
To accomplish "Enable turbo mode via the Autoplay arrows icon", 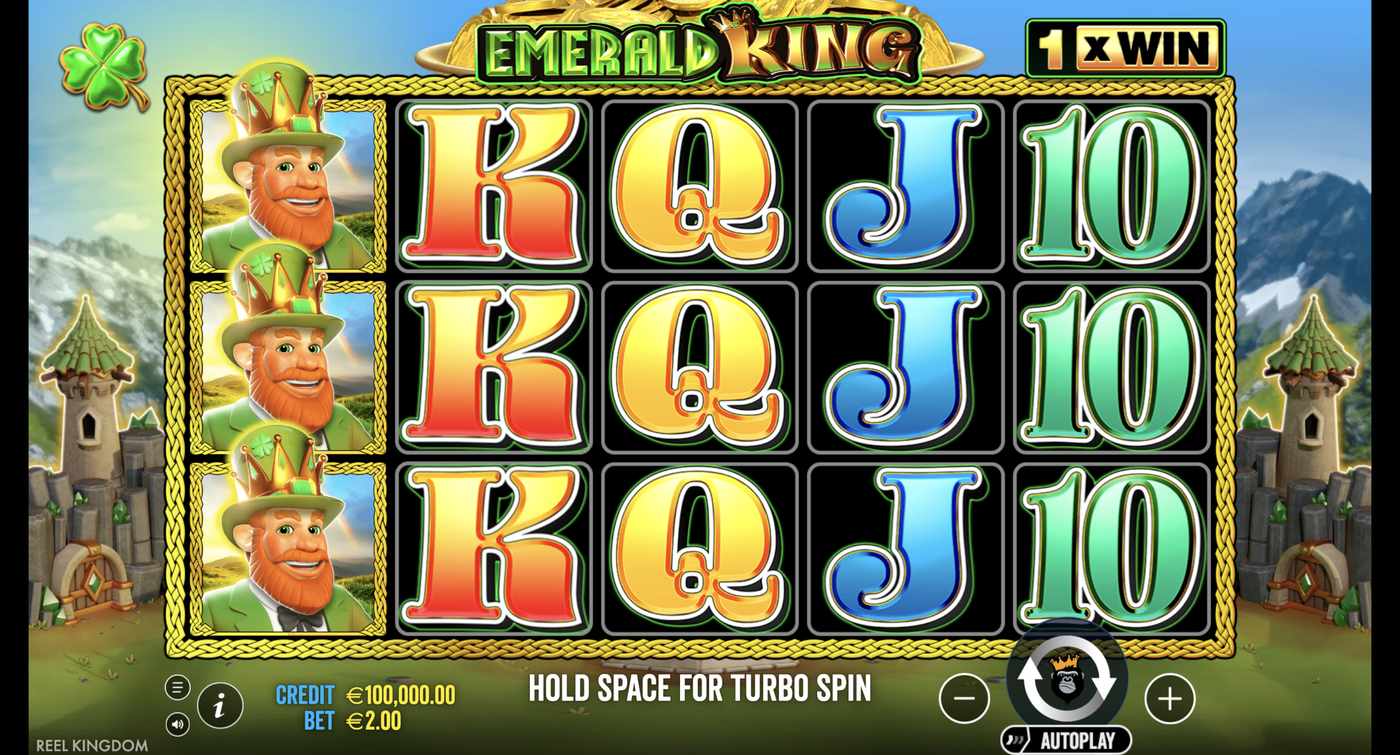I will [1068, 678].
